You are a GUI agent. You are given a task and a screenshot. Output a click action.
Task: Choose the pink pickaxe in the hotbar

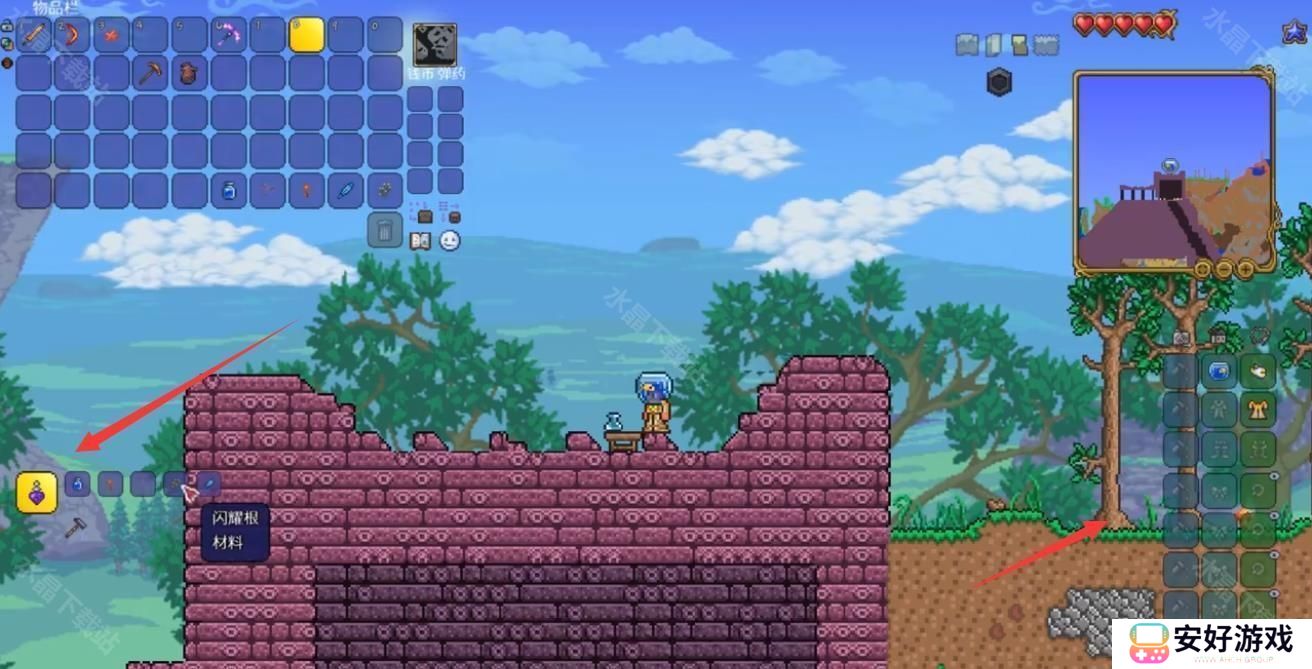coord(228,35)
